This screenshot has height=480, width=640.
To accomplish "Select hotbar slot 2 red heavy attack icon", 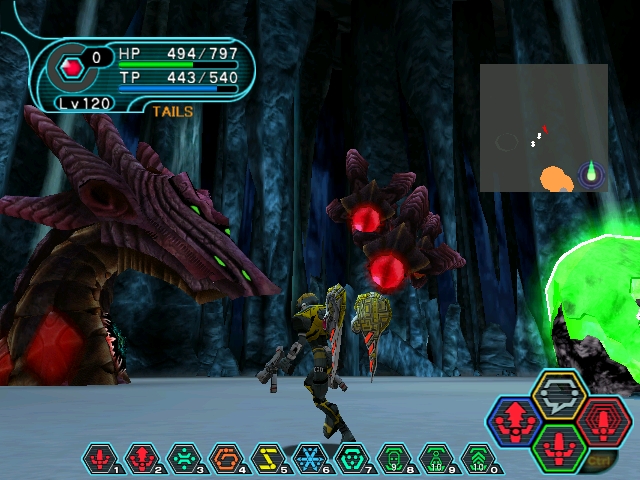I will 142,459.
